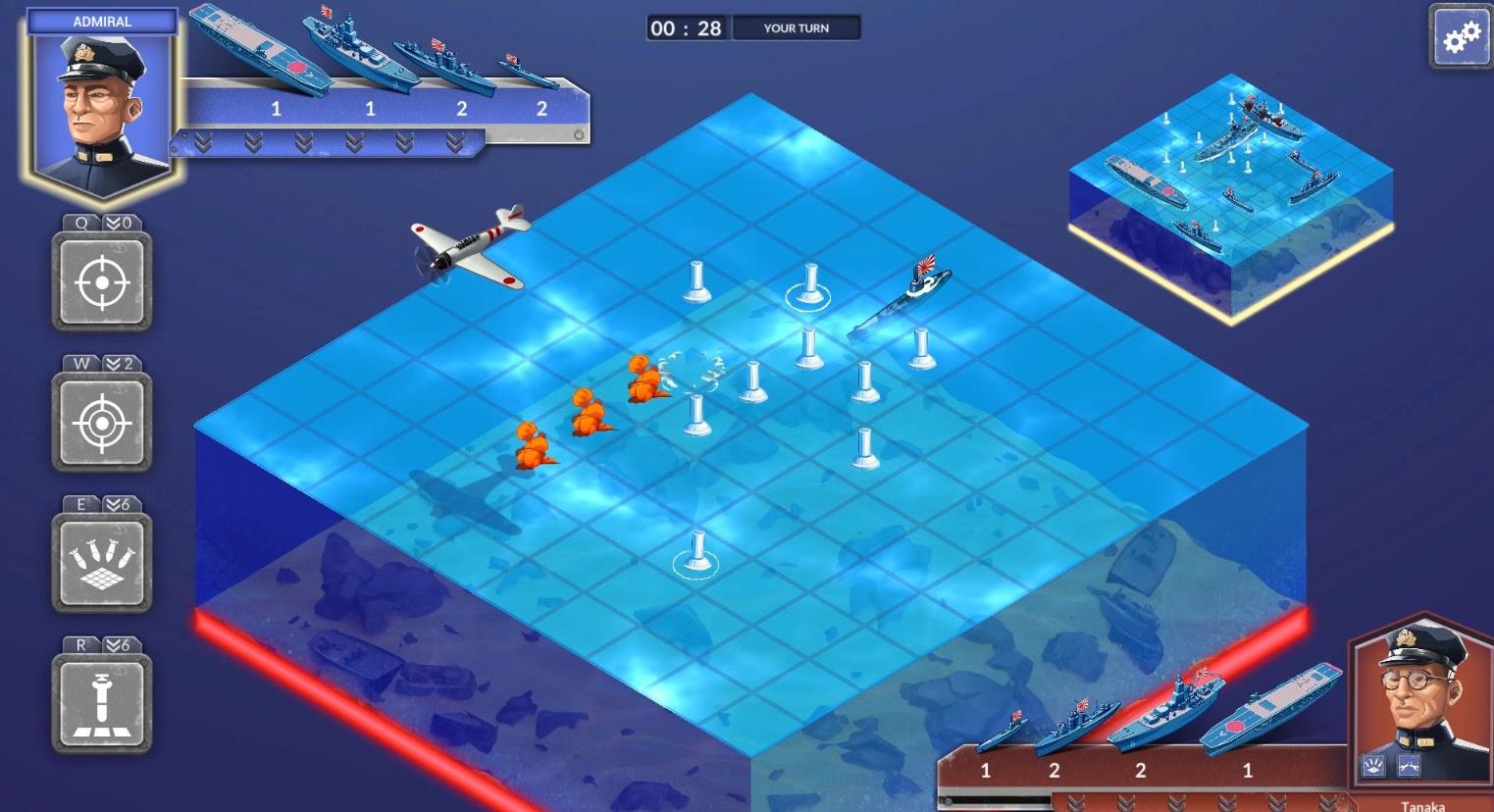The height and width of the screenshot is (812, 1494).
Task: Expand the chevron under your carrier count
Action: point(254,142)
